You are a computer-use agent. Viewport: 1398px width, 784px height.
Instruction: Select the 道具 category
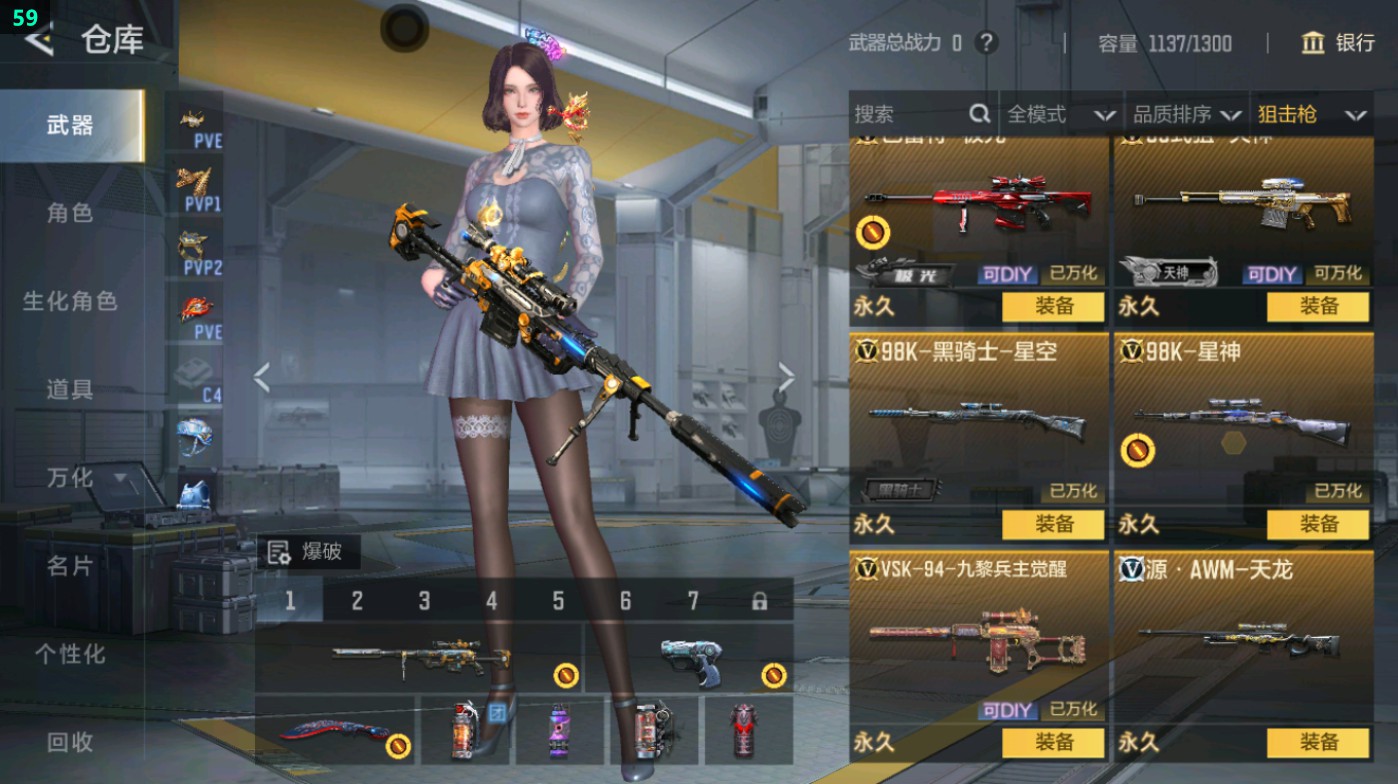coord(70,389)
